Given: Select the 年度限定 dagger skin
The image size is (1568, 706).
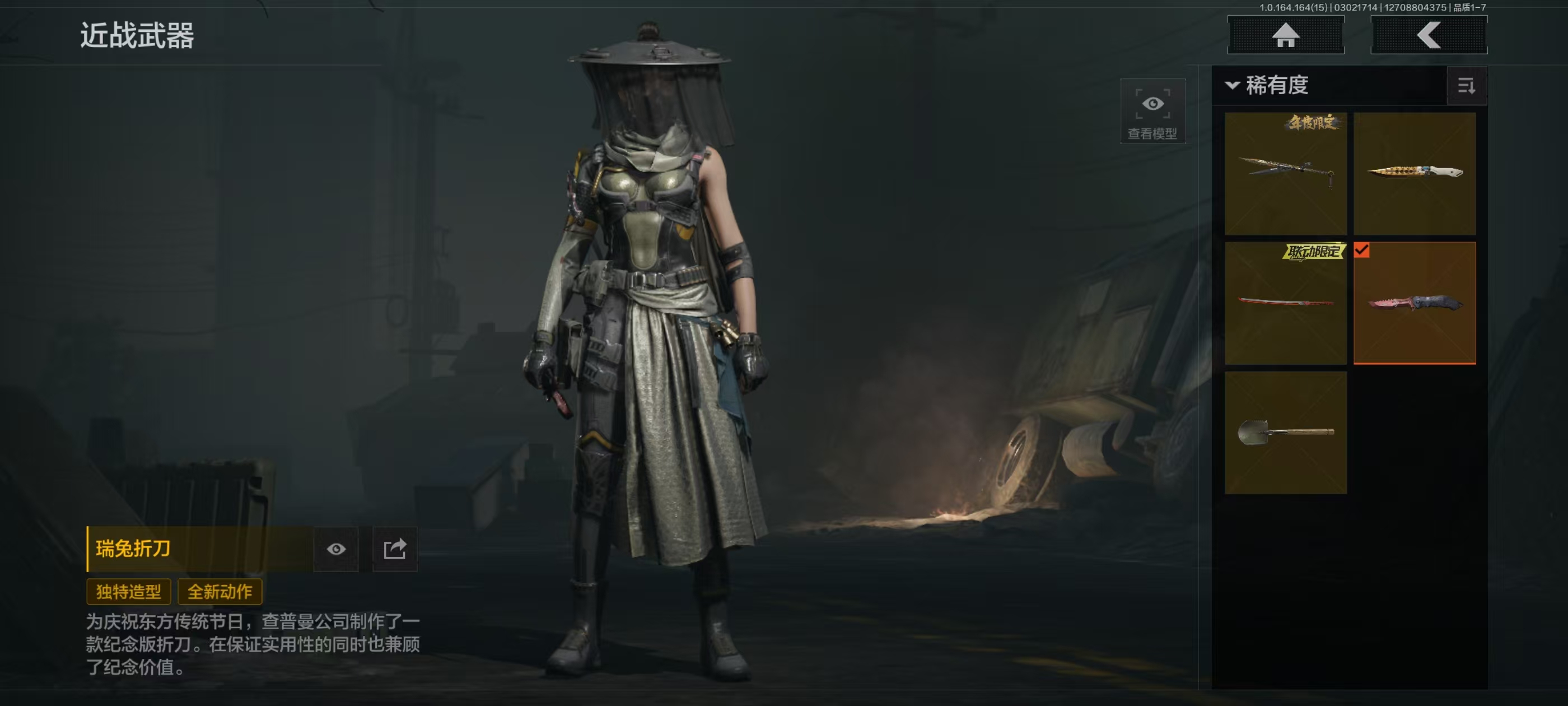Looking at the screenshot, I should pyautogui.click(x=1285, y=174).
